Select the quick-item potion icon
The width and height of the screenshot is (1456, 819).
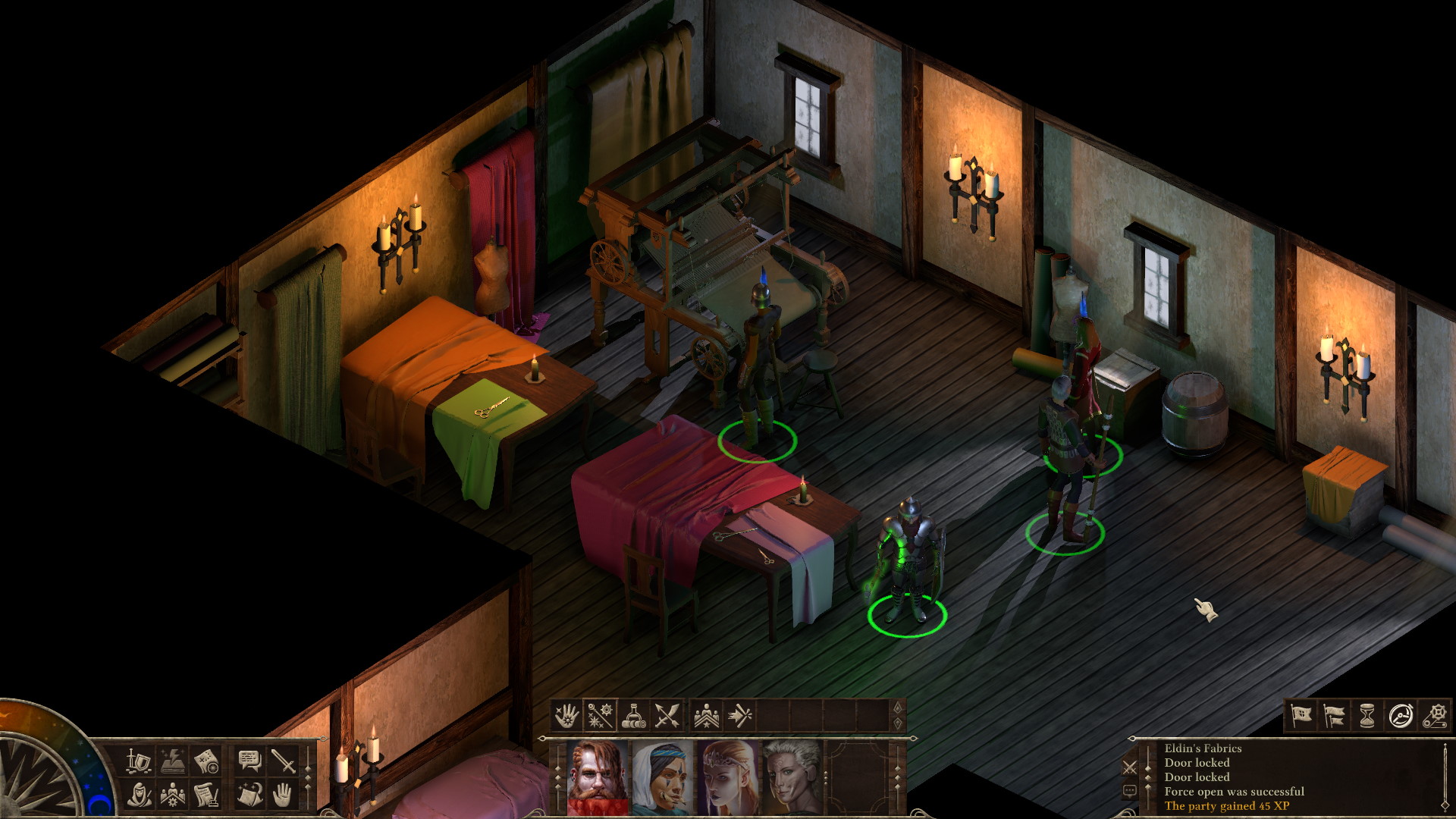633,715
